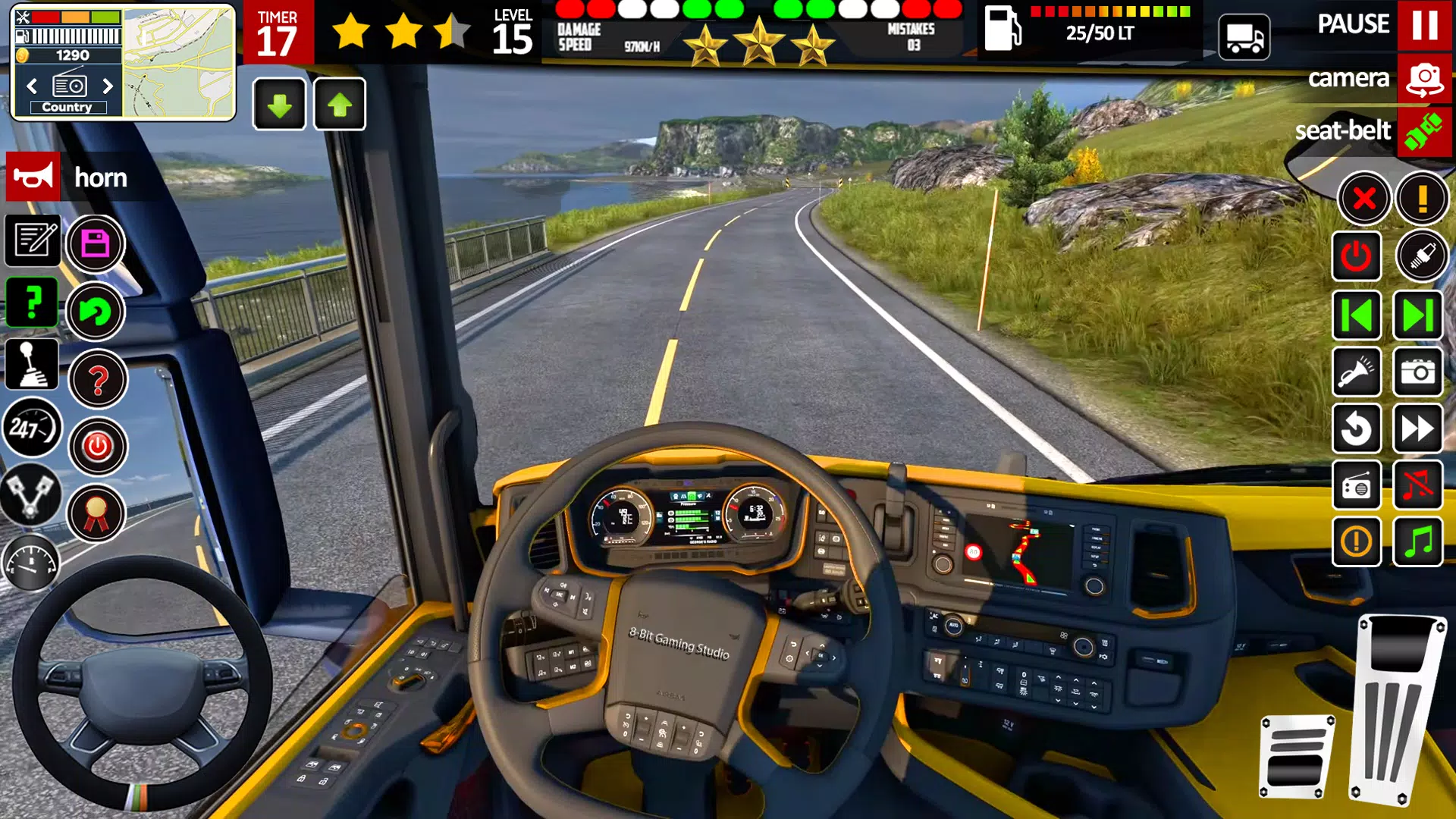Viewport: 1456px width, 819px height.
Task: Mute the music with the crossed note icon
Action: [1420, 485]
